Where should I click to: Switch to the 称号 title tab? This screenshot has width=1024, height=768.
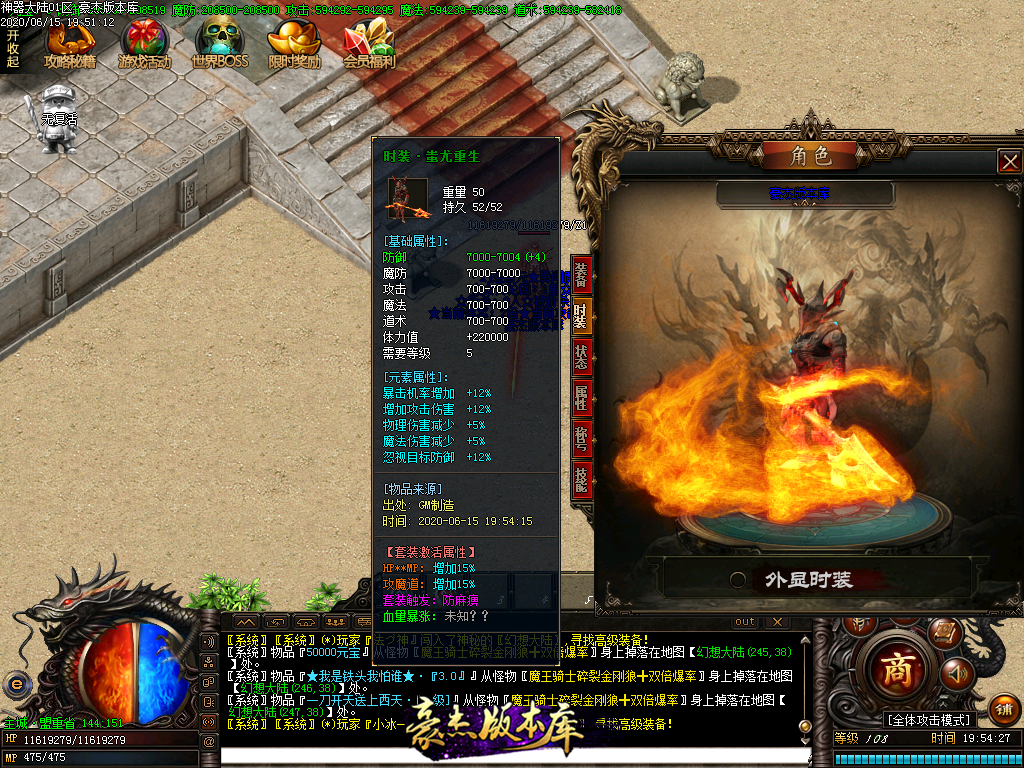tap(581, 439)
